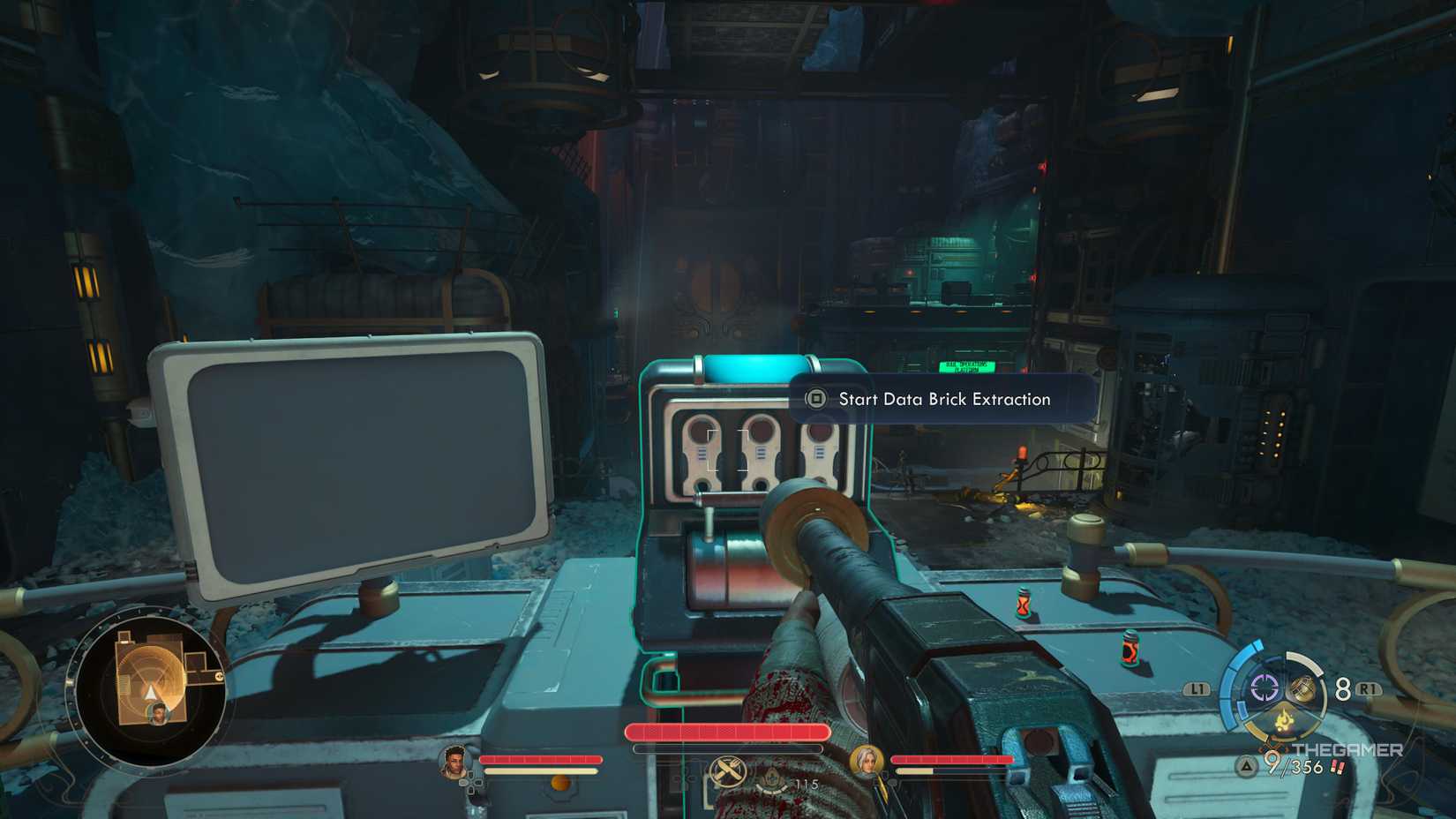Click the THEGAMER watermark text
The height and width of the screenshot is (819, 1456).
point(1347,748)
